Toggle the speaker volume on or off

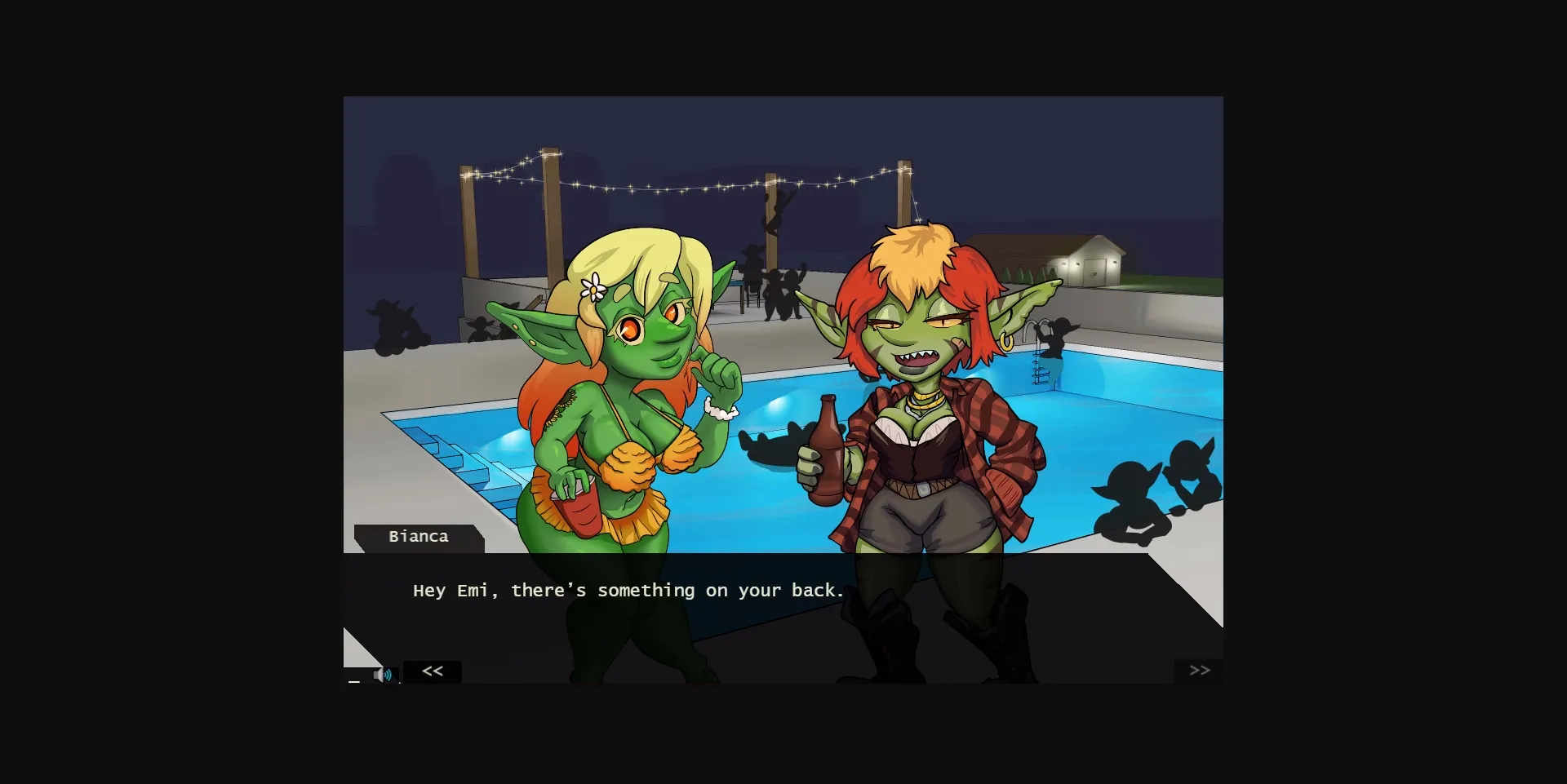click(x=385, y=675)
